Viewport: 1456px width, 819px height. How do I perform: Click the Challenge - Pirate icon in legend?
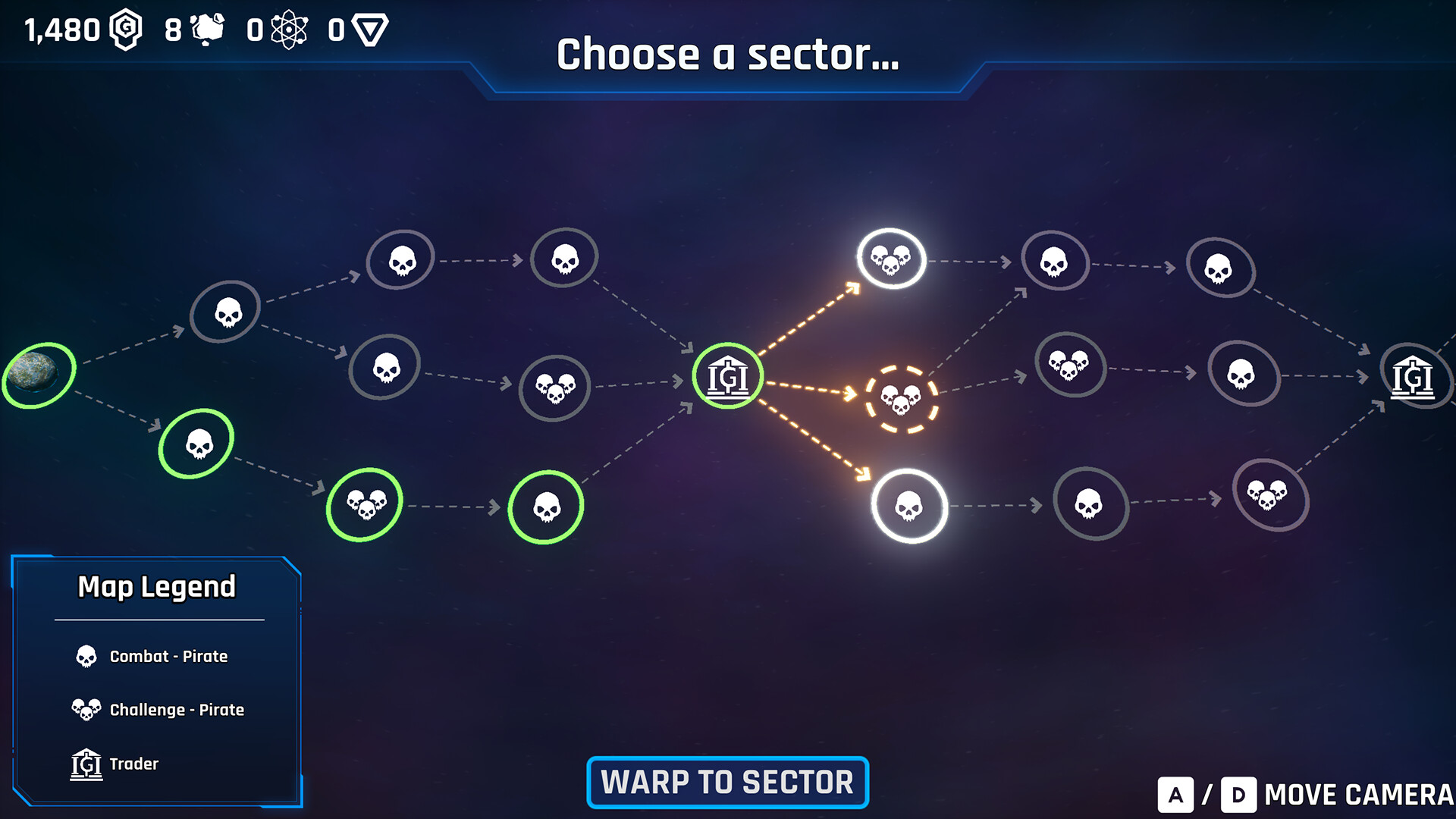point(86,709)
